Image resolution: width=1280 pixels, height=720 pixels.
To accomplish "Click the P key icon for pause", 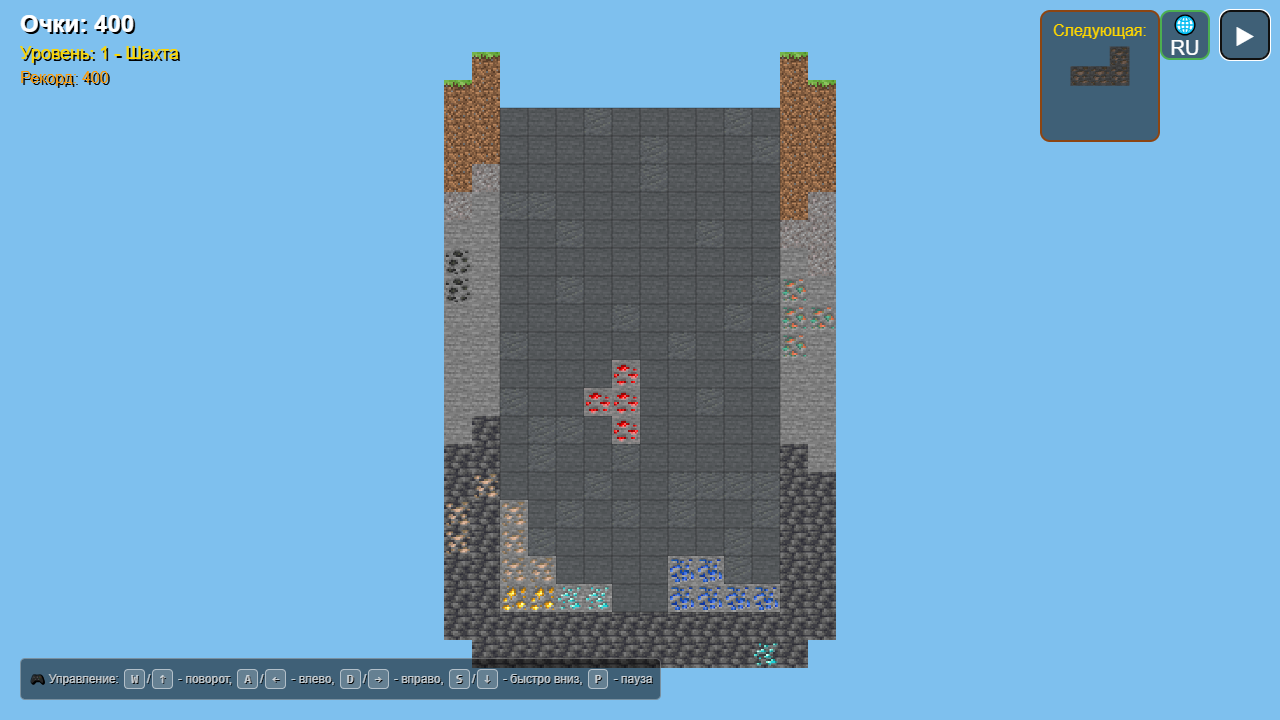I will point(596,679).
